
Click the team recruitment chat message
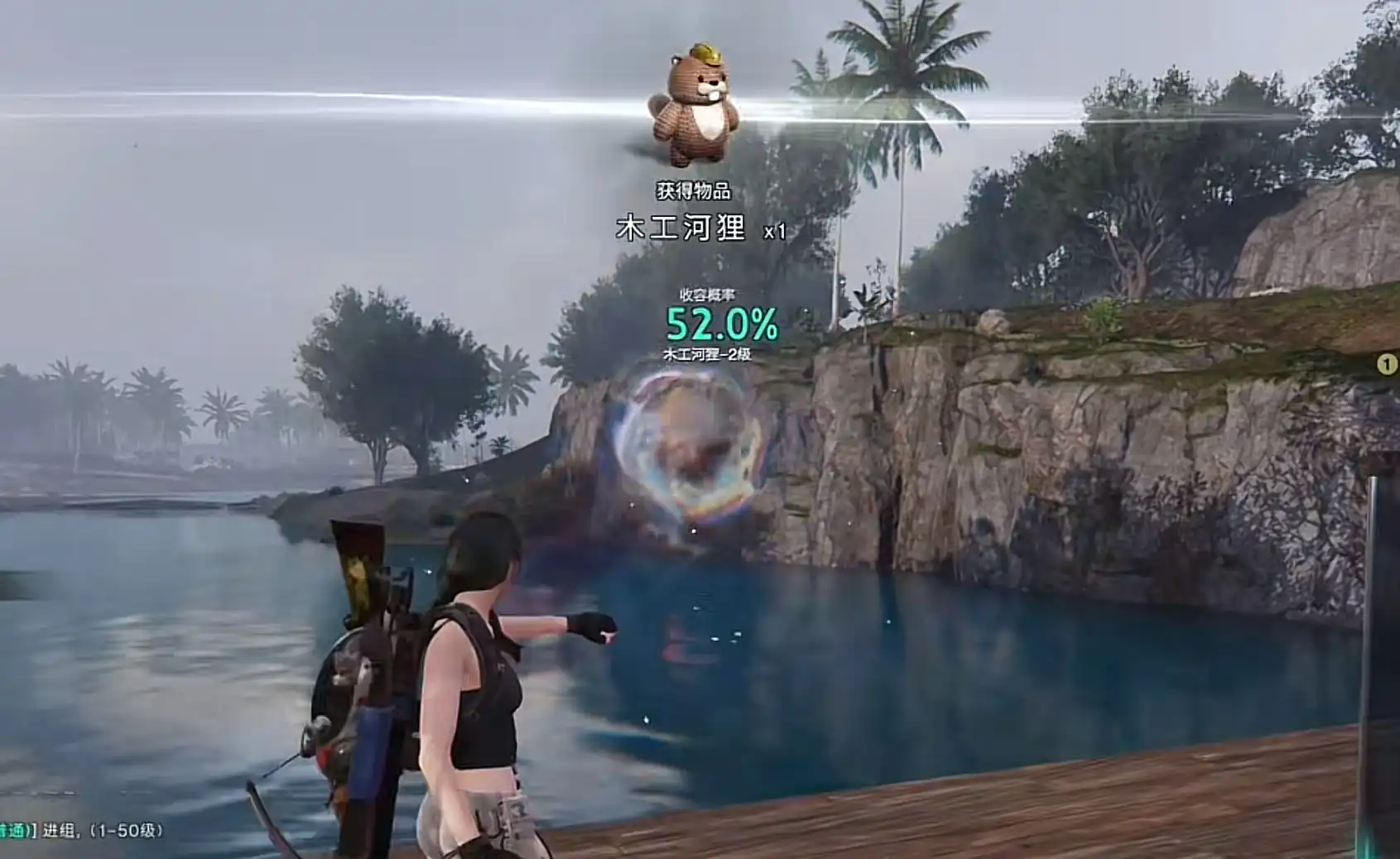coord(83,830)
